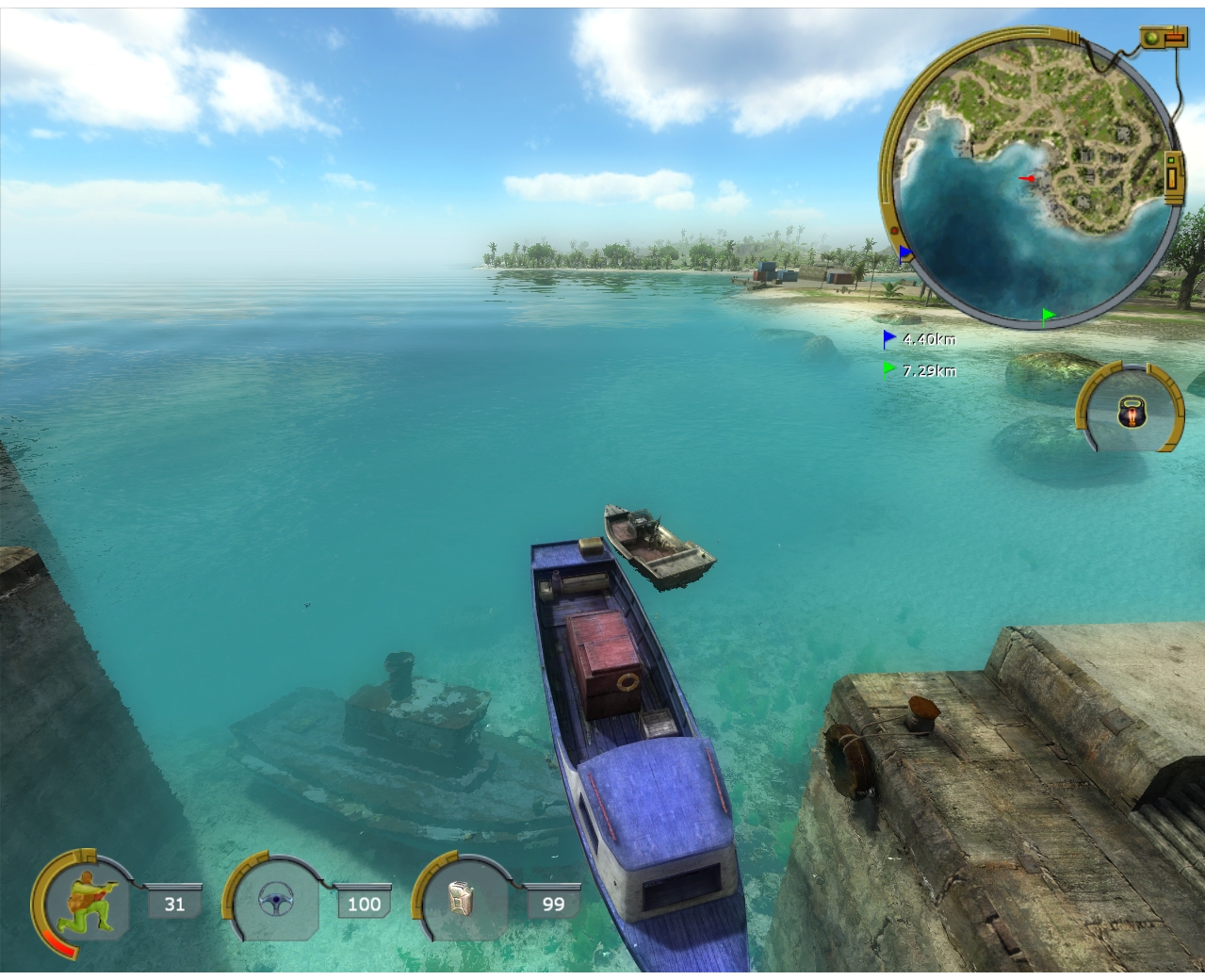Click the steering wheel vehicle icon

coord(276,902)
